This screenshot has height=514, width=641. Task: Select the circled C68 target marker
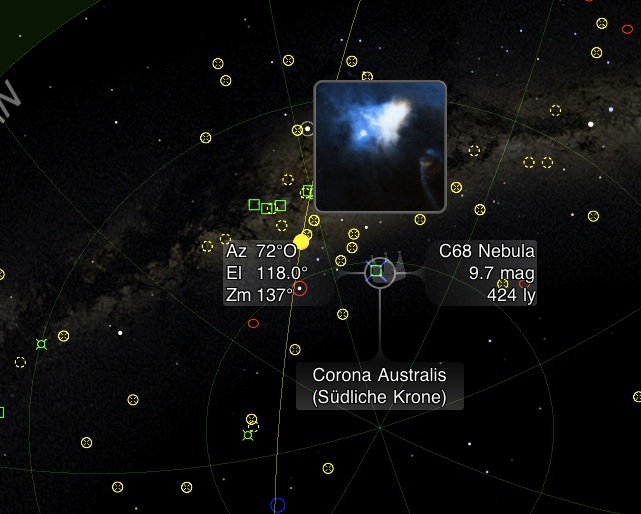coord(377,270)
